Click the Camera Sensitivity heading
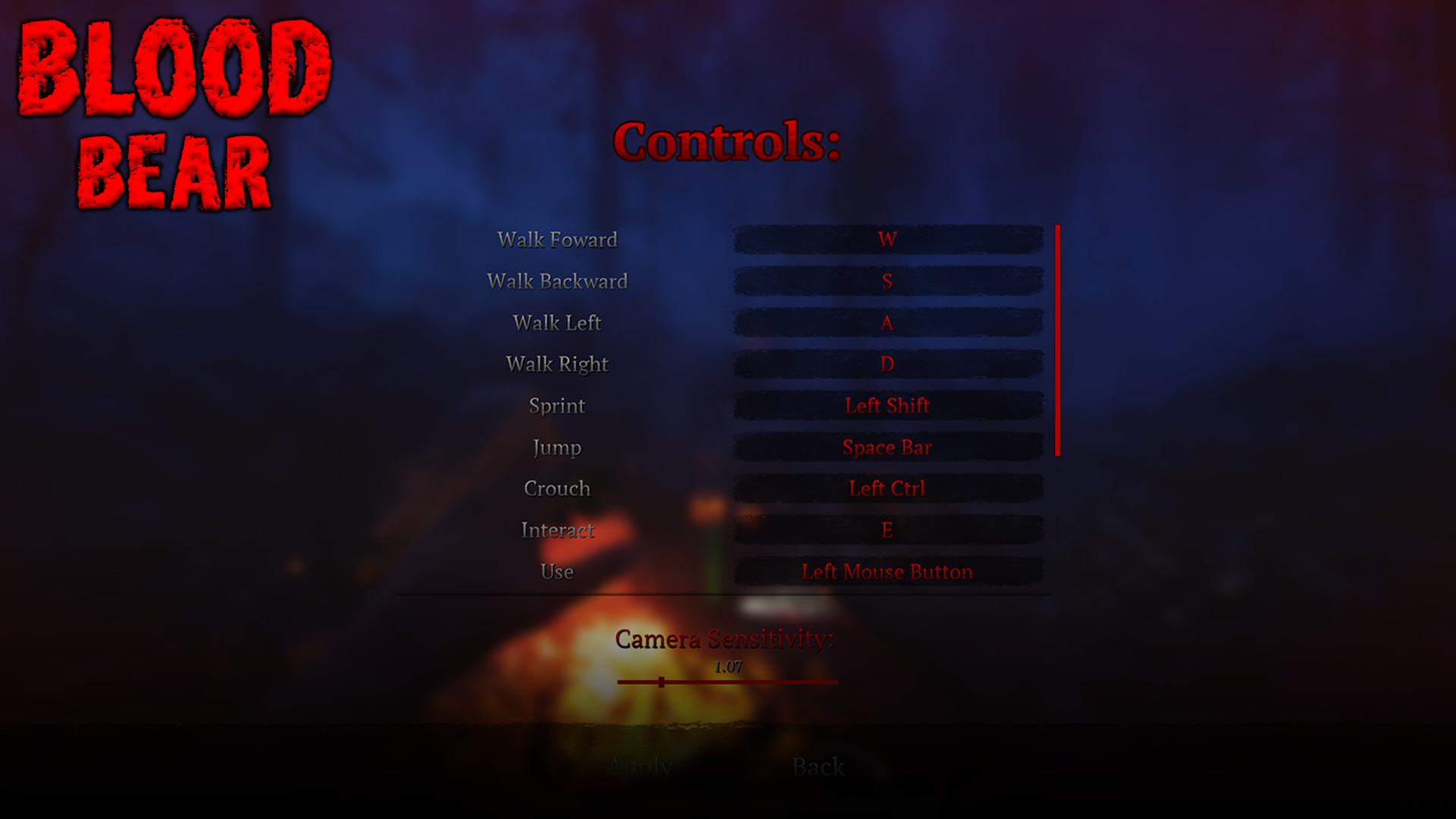The width and height of the screenshot is (1456, 819). point(724,639)
